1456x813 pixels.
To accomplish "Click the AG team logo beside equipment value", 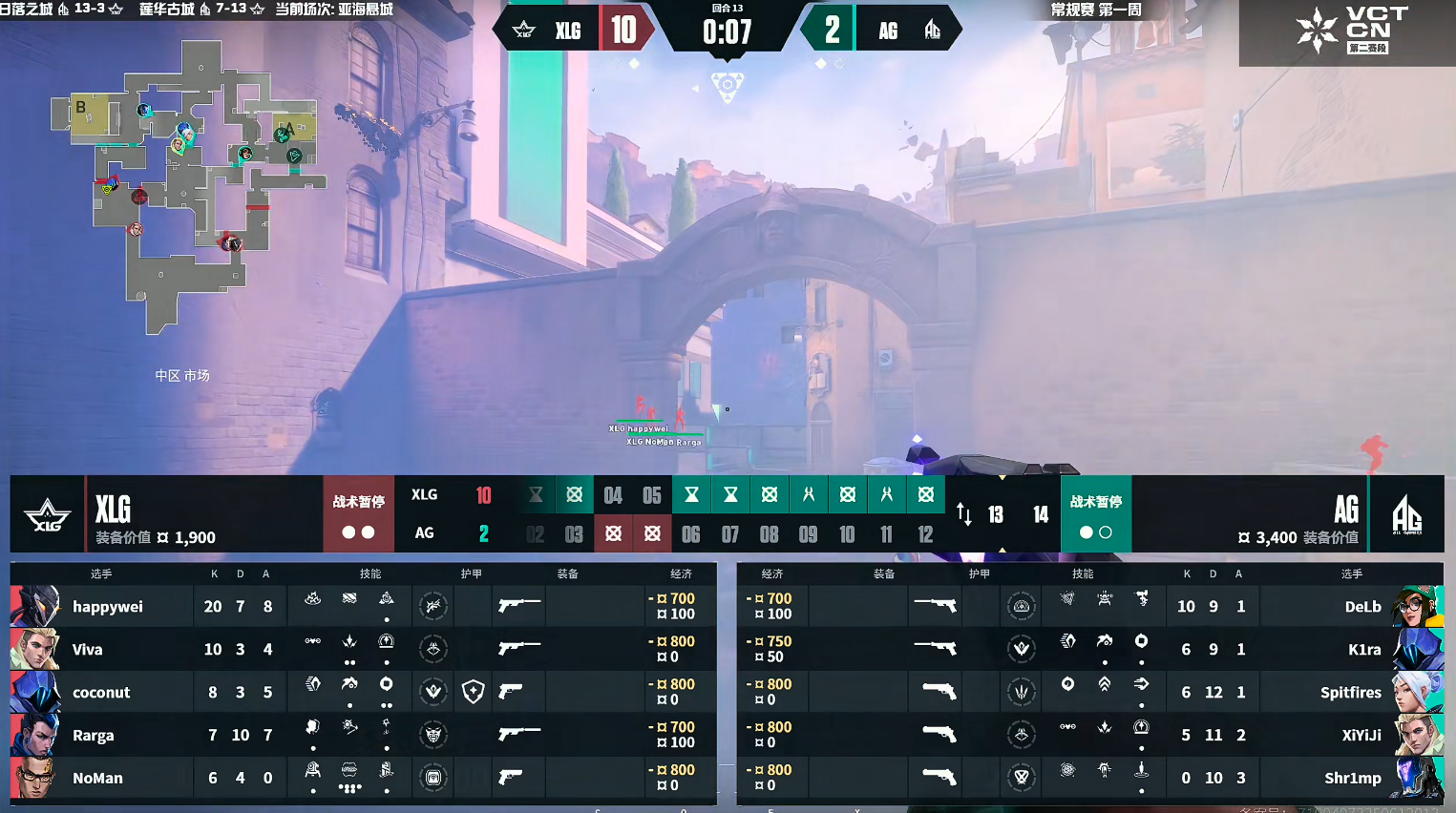I will pos(1406,515).
